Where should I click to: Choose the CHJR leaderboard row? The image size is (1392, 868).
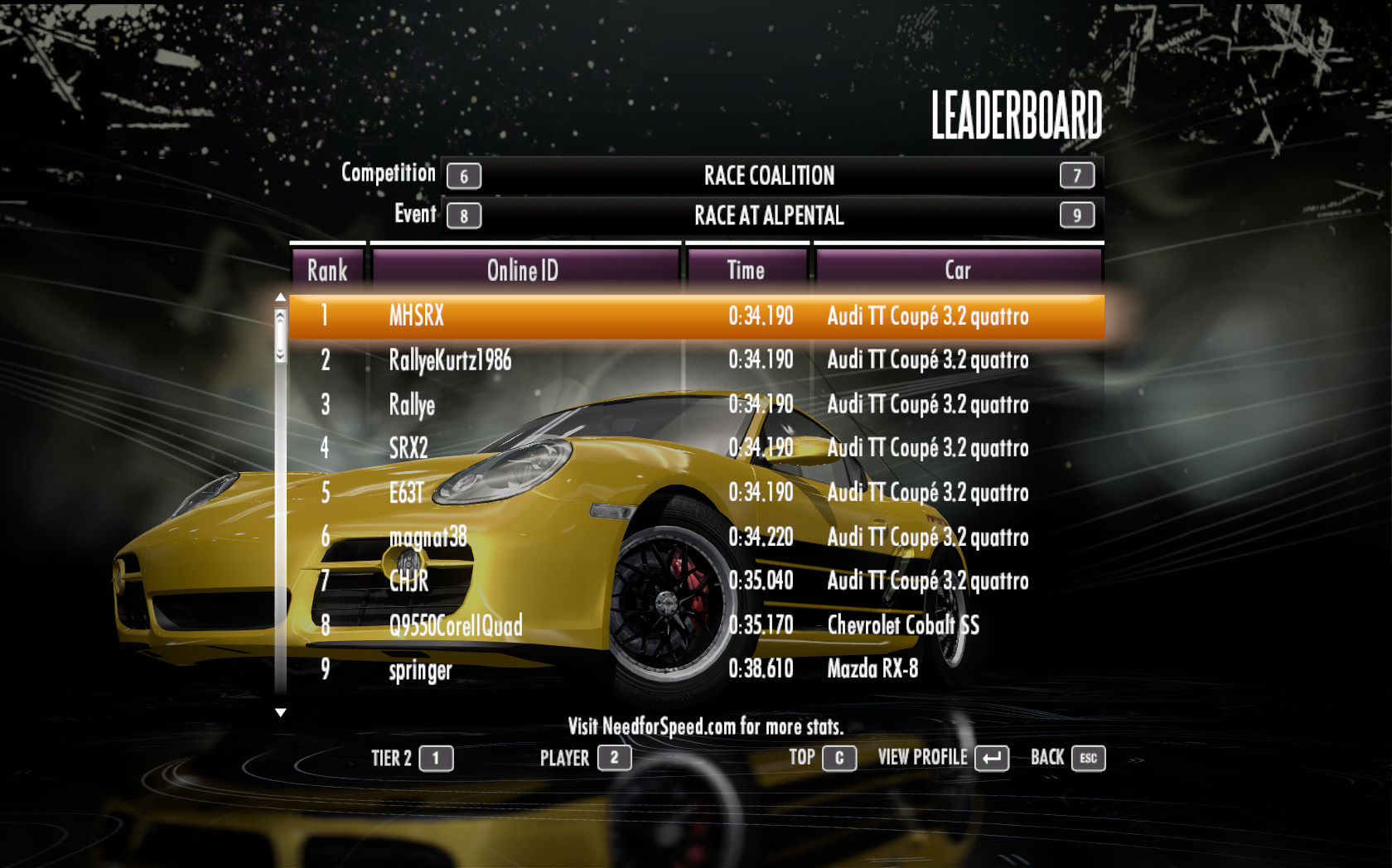point(696,581)
